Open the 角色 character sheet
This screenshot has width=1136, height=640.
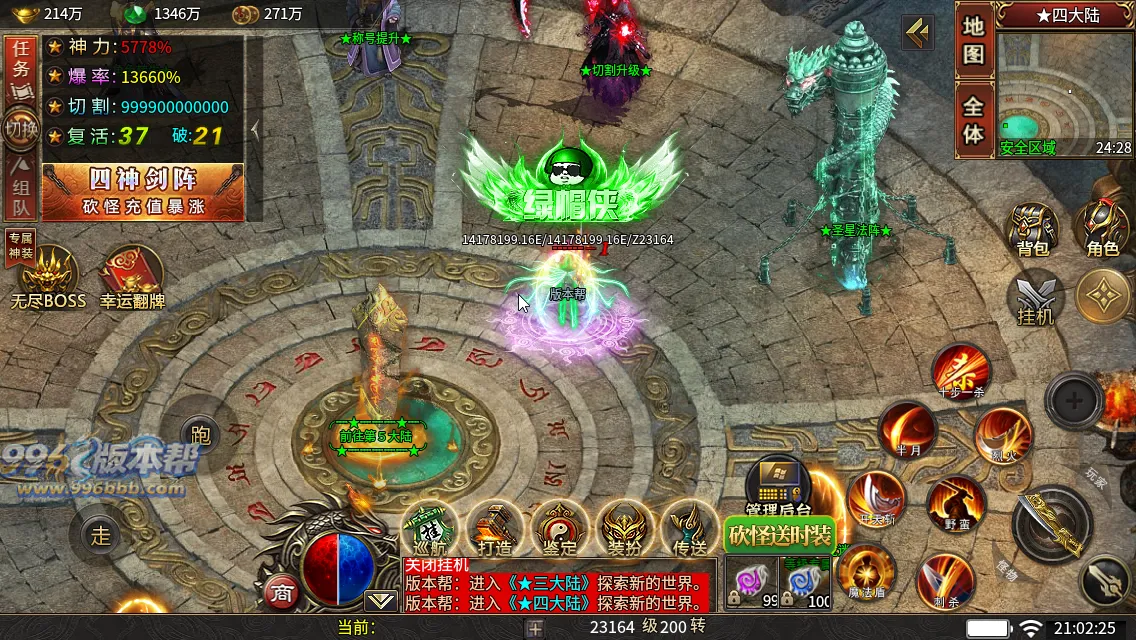click(1102, 229)
